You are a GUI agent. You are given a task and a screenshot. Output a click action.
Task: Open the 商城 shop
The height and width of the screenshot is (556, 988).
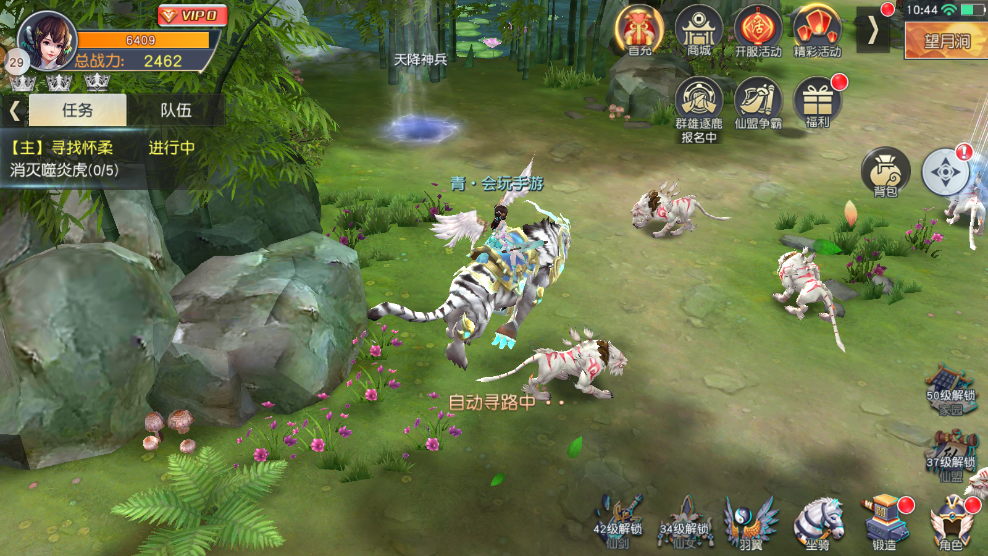pyautogui.click(x=699, y=30)
